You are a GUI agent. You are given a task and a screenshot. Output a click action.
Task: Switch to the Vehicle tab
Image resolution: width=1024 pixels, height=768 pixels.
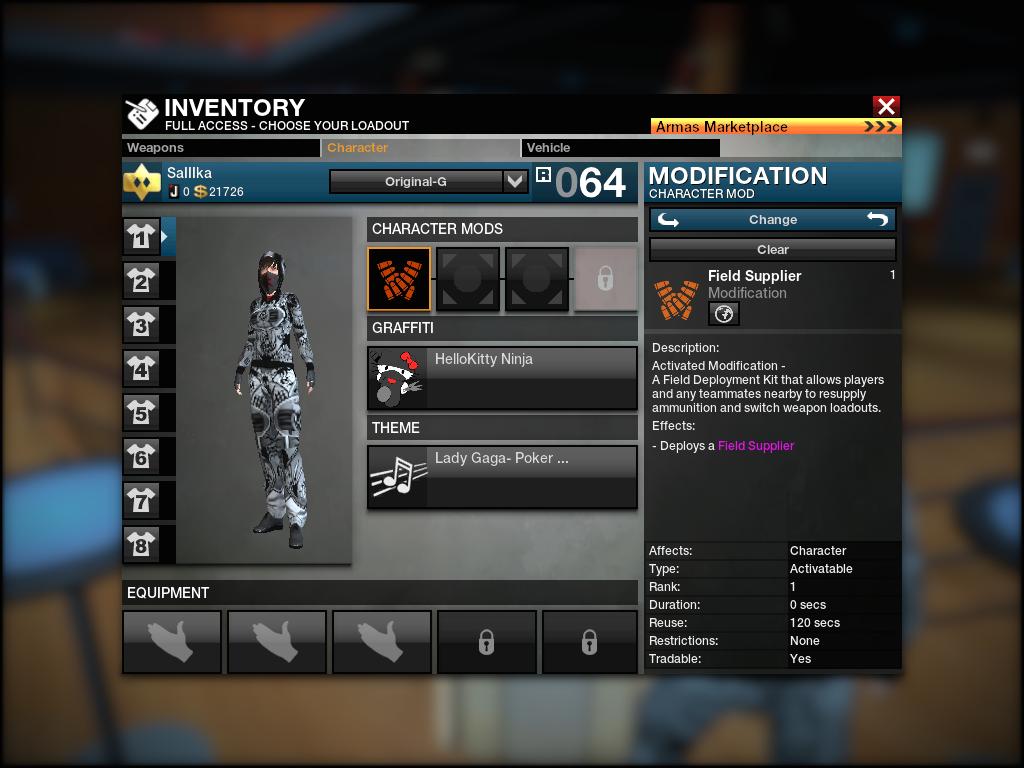click(620, 148)
